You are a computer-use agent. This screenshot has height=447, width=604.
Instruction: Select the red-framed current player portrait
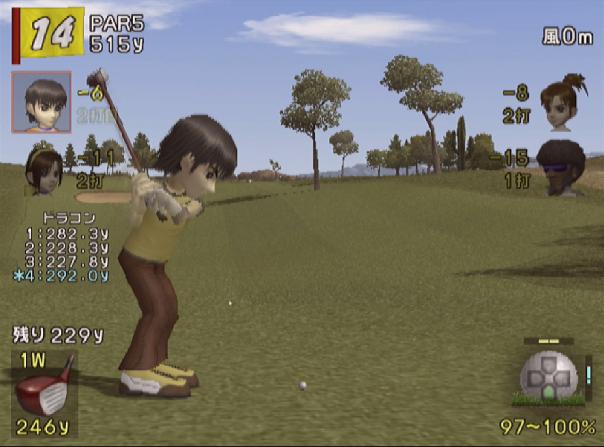(x=41, y=101)
